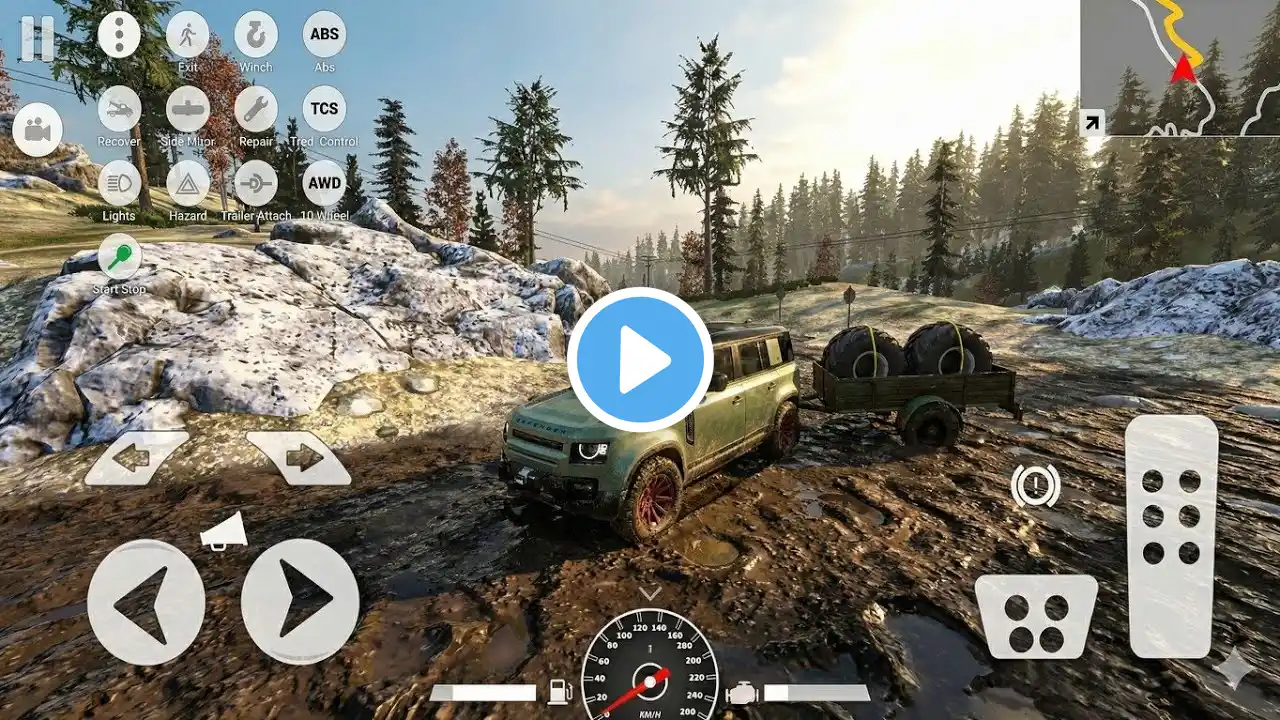Switch the camera view
The height and width of the screenshot is (720, 1280).
pos(38,130)
